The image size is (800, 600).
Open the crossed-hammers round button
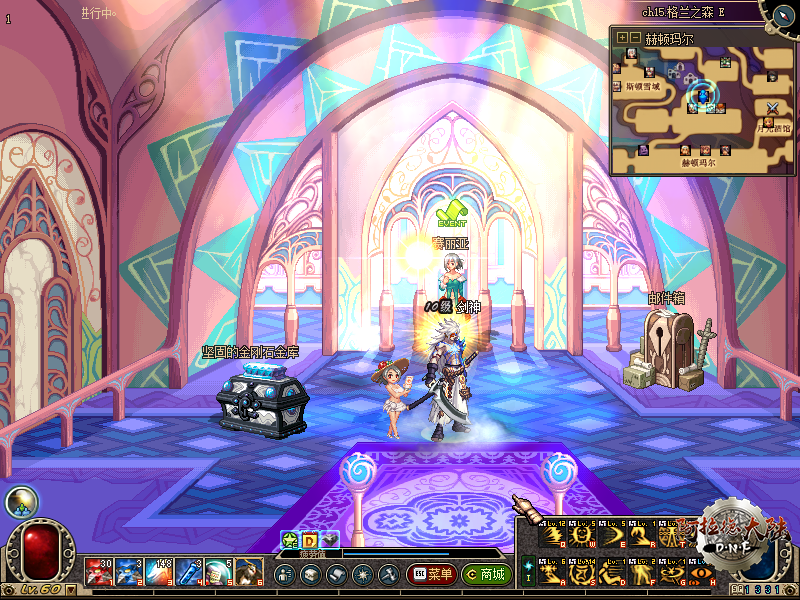388,575
